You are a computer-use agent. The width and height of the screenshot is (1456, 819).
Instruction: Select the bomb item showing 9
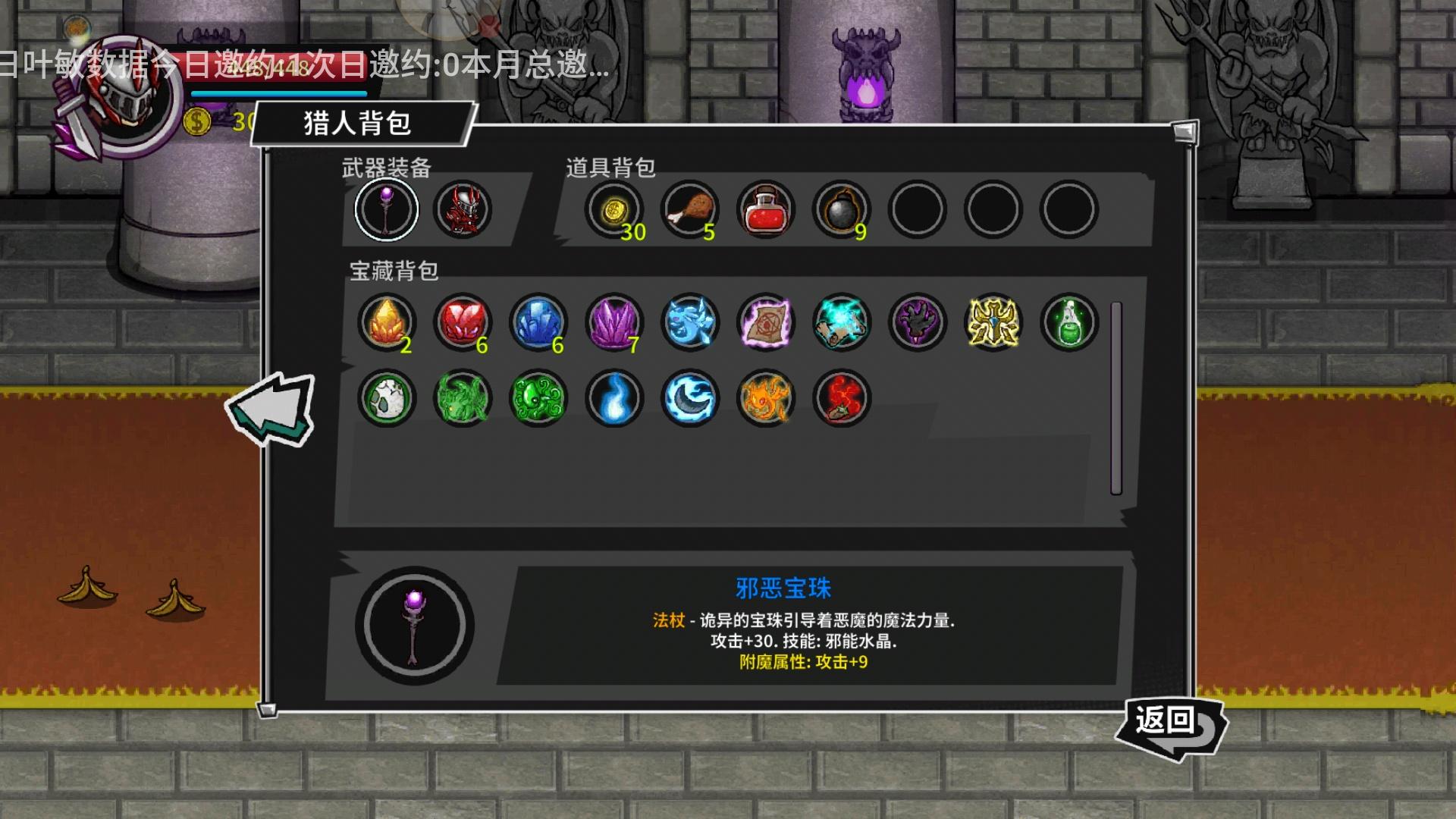pos(842,210)
